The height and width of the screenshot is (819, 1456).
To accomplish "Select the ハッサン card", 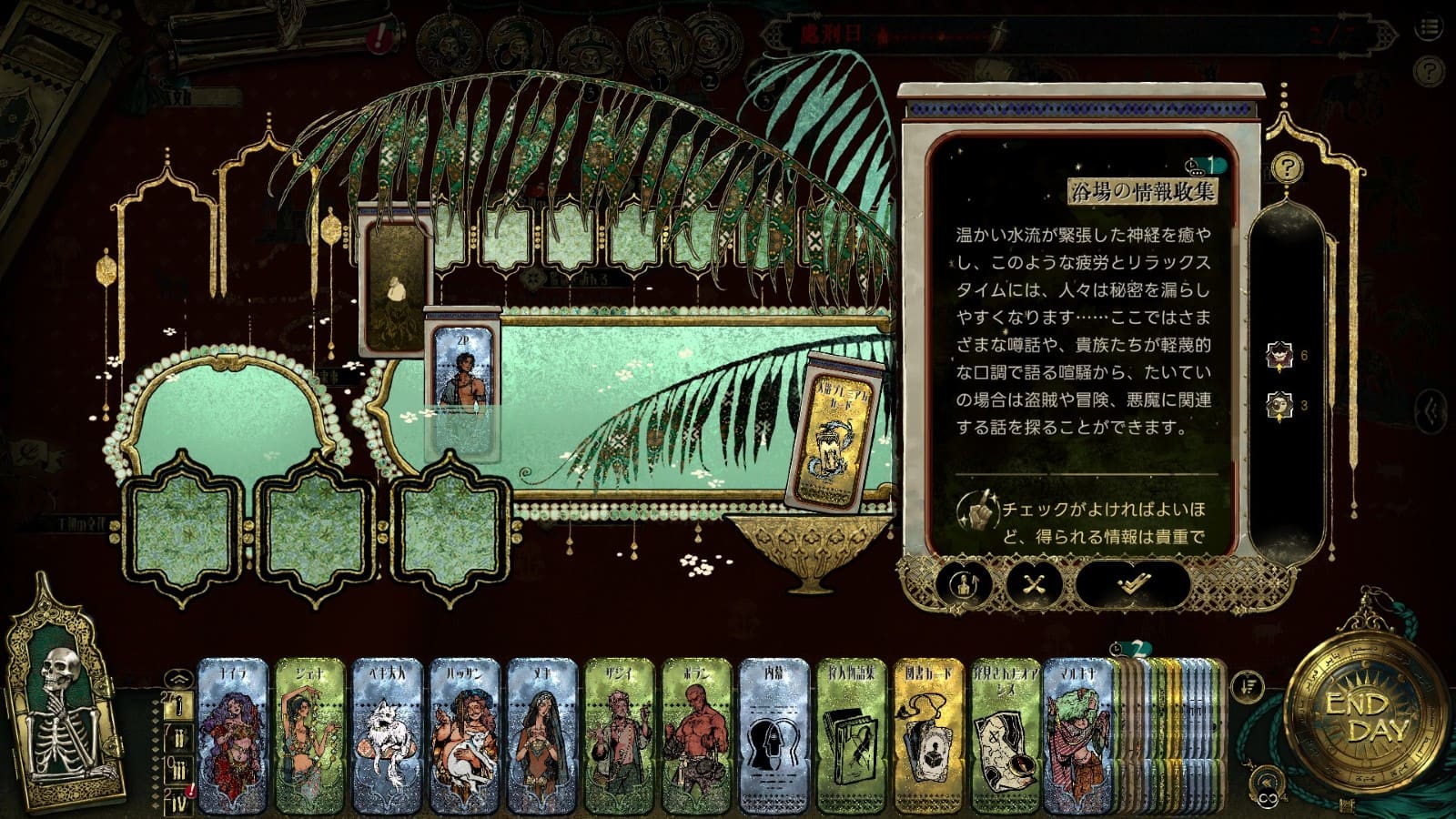I will (464, 735).
